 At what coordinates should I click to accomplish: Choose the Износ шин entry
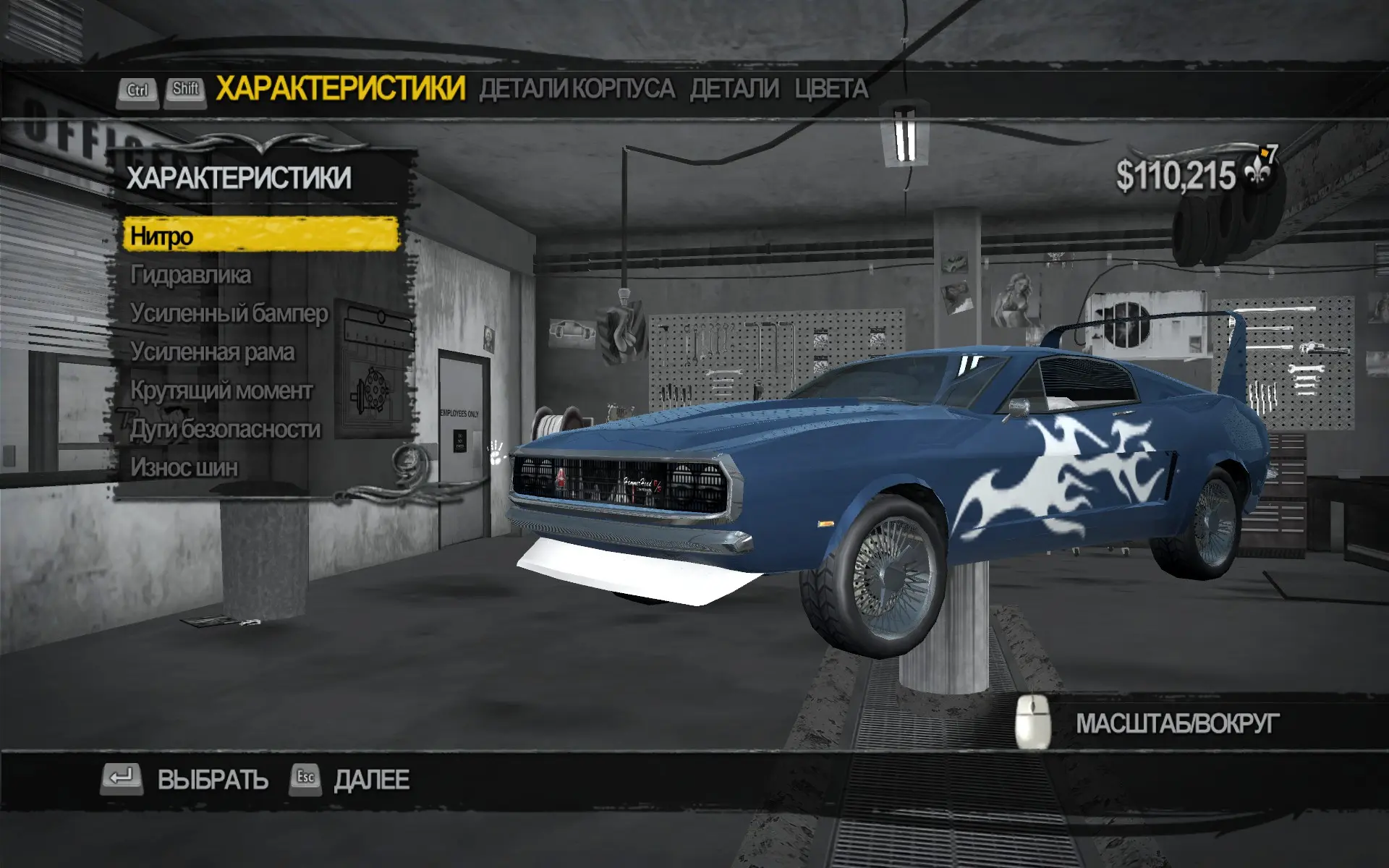[184, 468]
